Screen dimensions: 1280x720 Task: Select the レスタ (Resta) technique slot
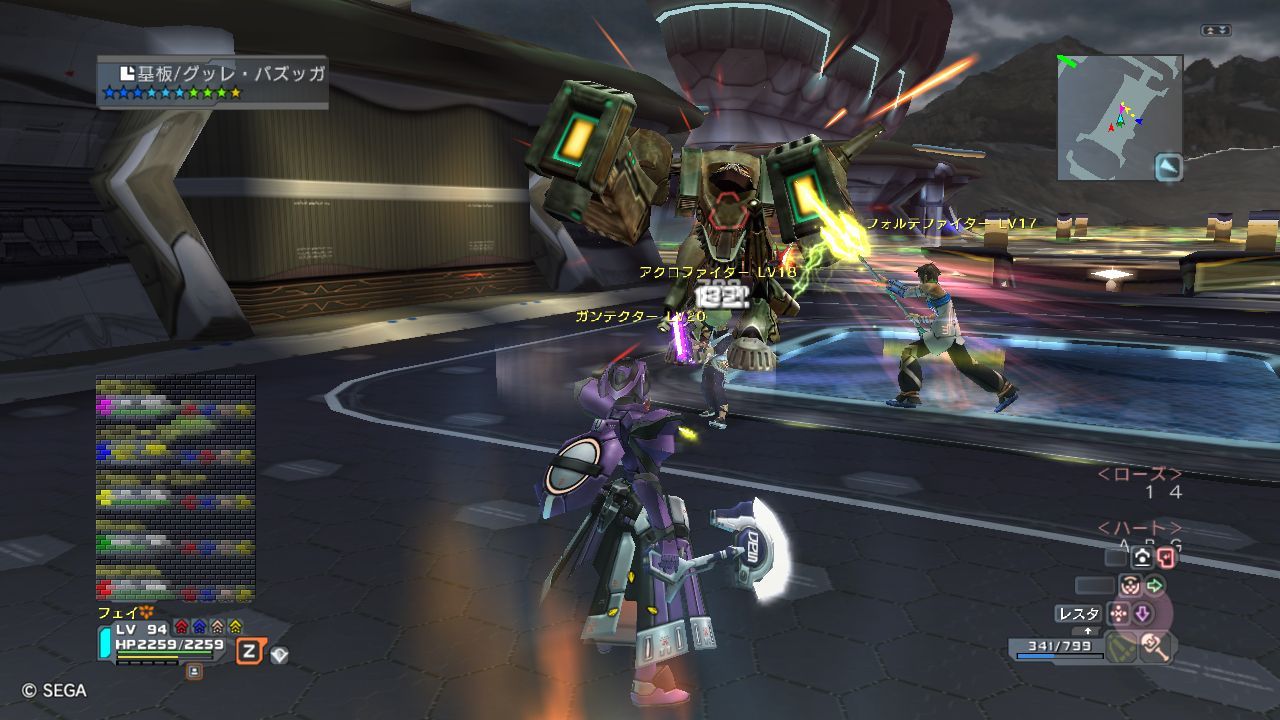[1078, 613]
